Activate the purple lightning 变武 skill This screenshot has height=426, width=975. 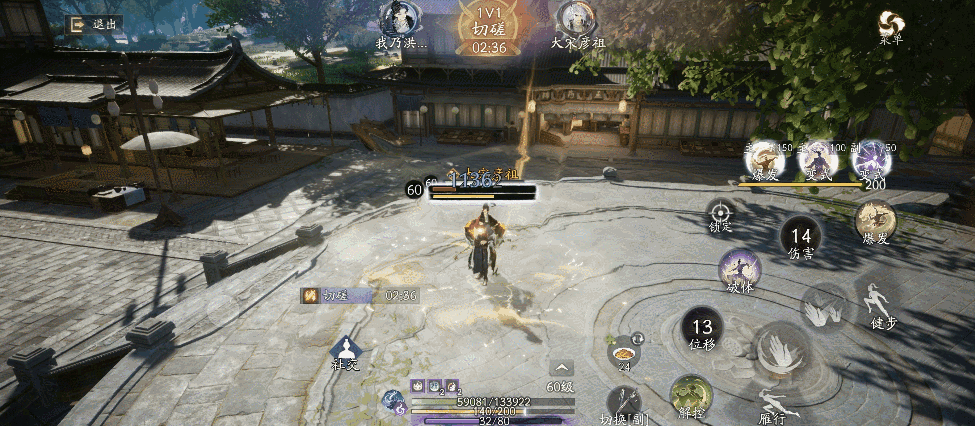(870, 160)
